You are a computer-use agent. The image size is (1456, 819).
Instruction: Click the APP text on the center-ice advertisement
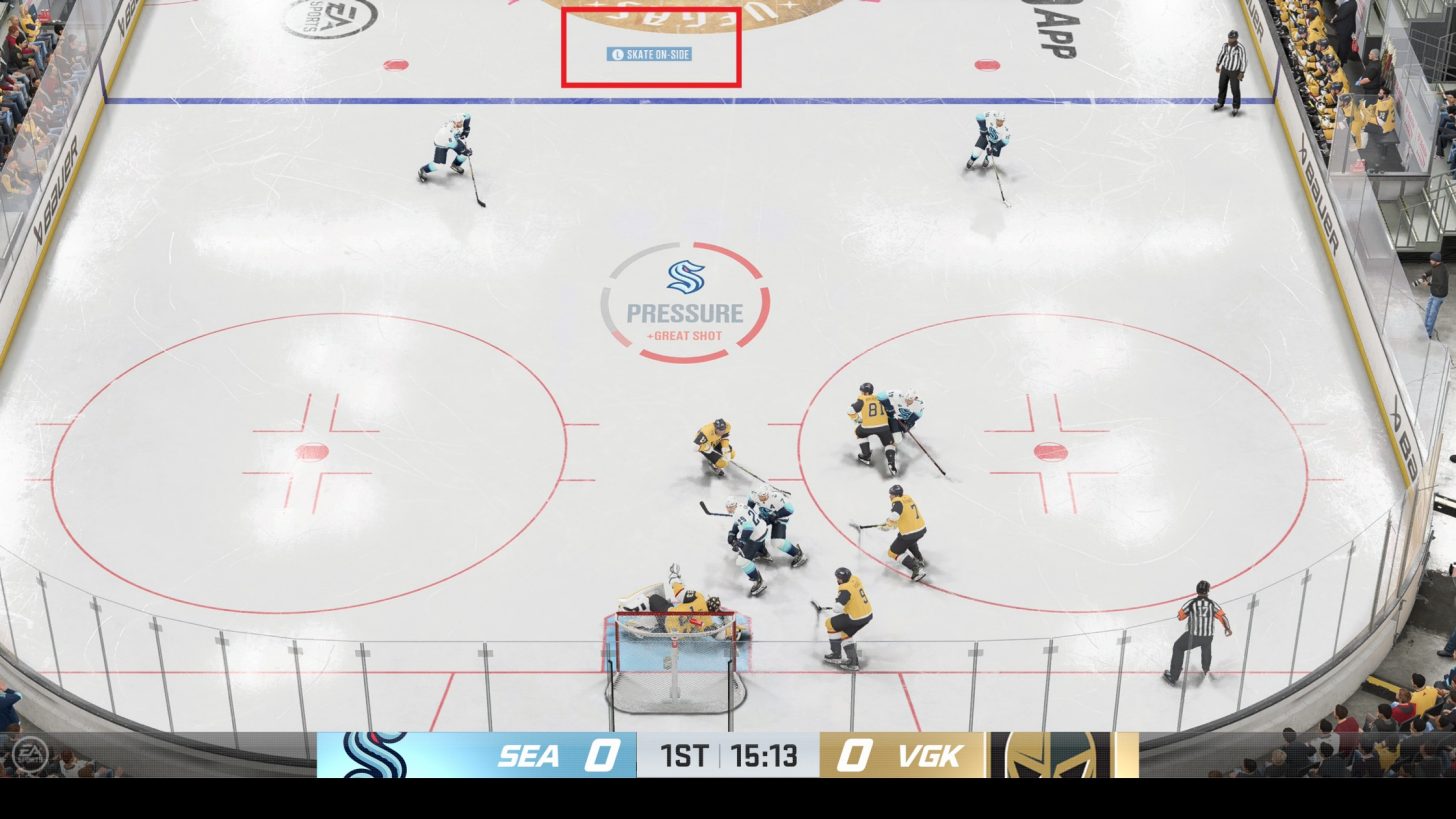coord(1056,30)
